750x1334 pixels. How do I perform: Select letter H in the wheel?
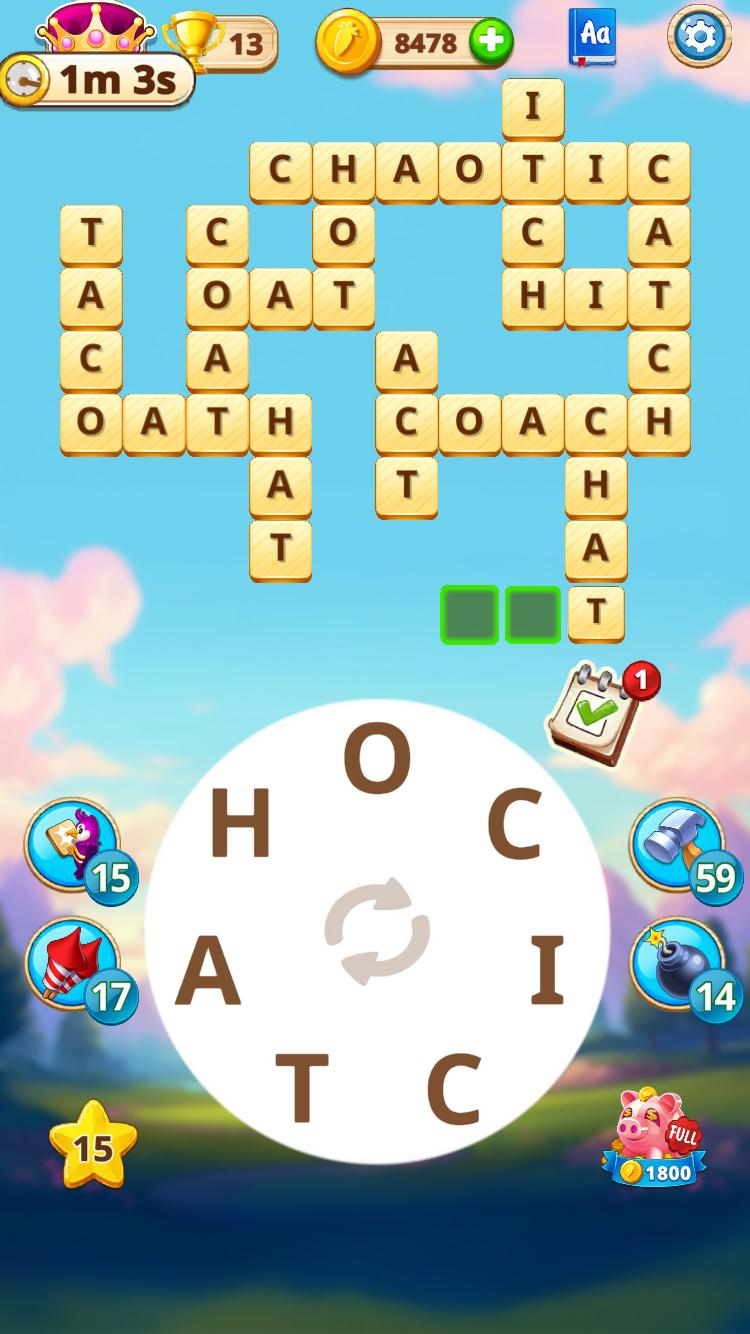click(240, 825)
